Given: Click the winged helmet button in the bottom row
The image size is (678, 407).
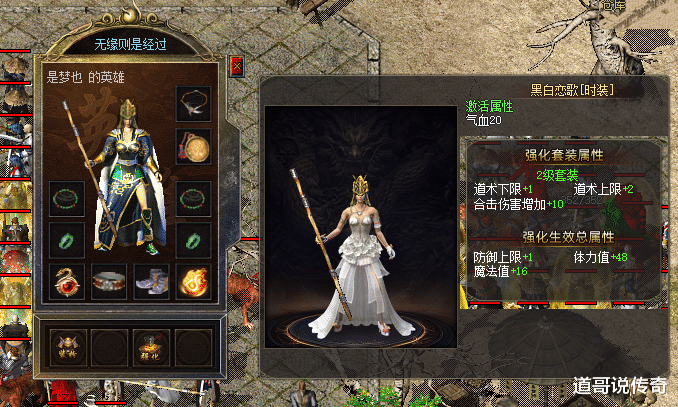Looking at the screenshot, I should (x=65, y=347).
